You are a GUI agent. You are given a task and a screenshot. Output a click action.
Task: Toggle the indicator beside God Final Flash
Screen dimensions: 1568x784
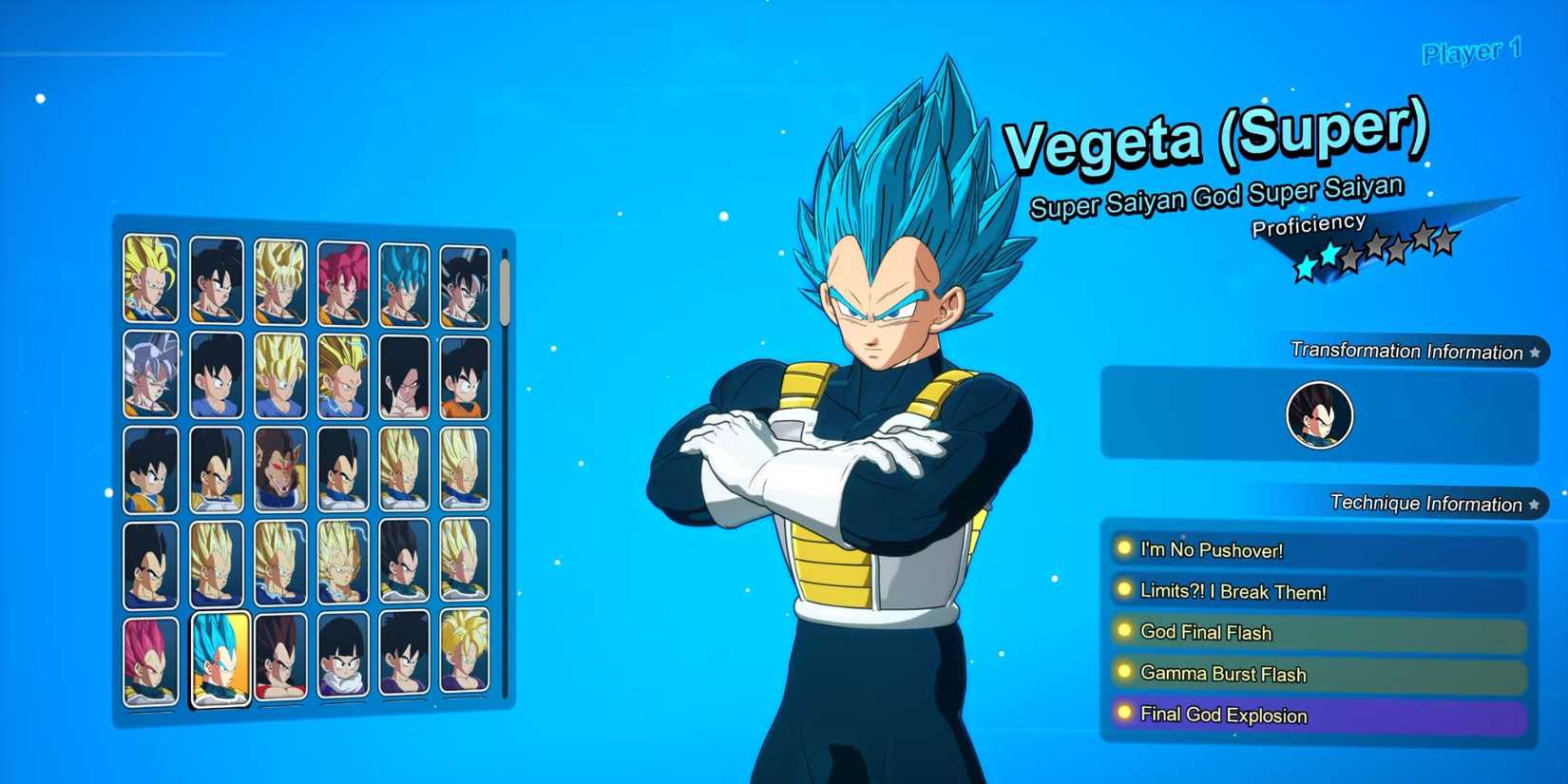(x=1124, y=632)
